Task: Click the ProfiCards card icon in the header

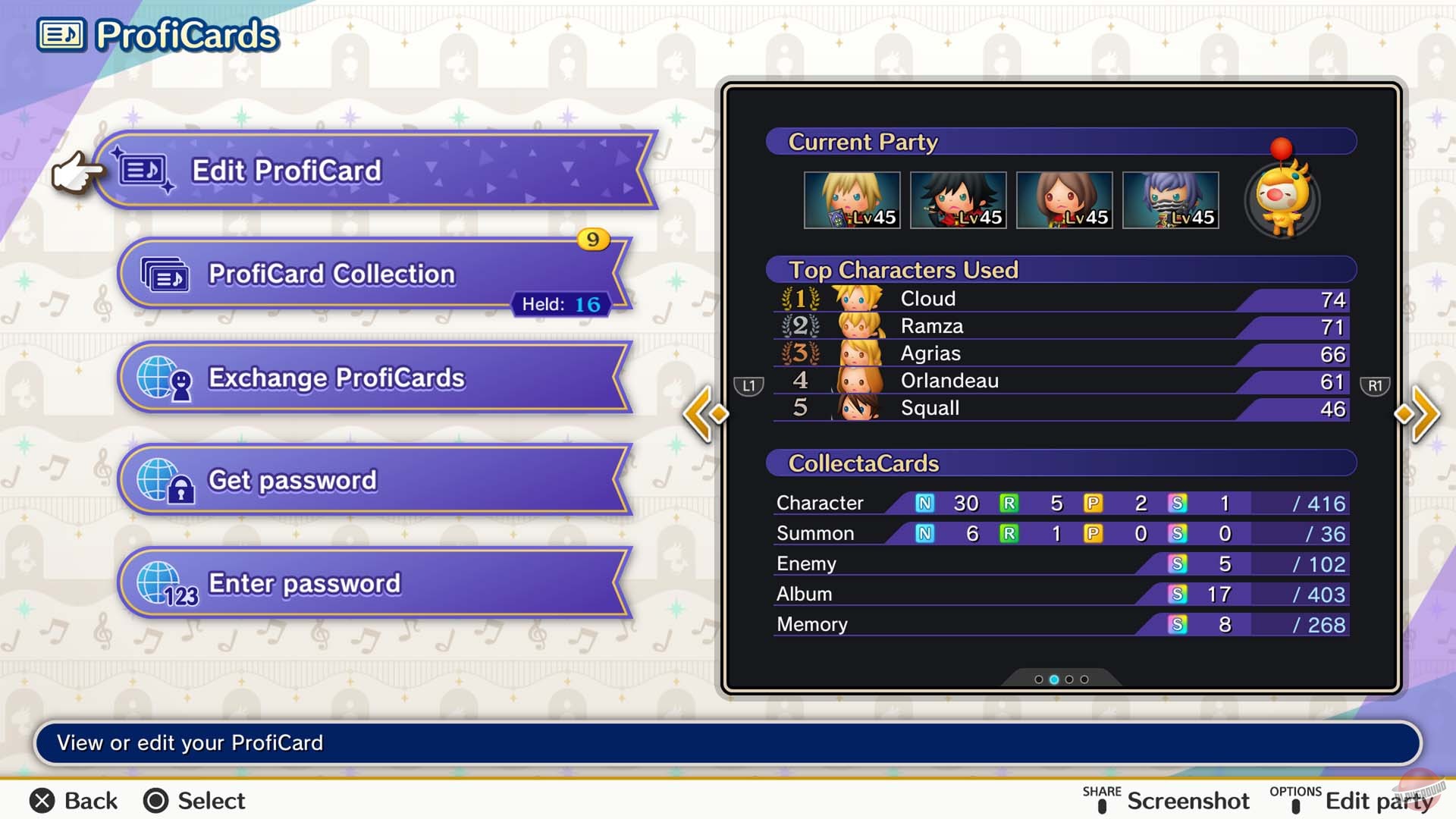Action: coord(61,33)
